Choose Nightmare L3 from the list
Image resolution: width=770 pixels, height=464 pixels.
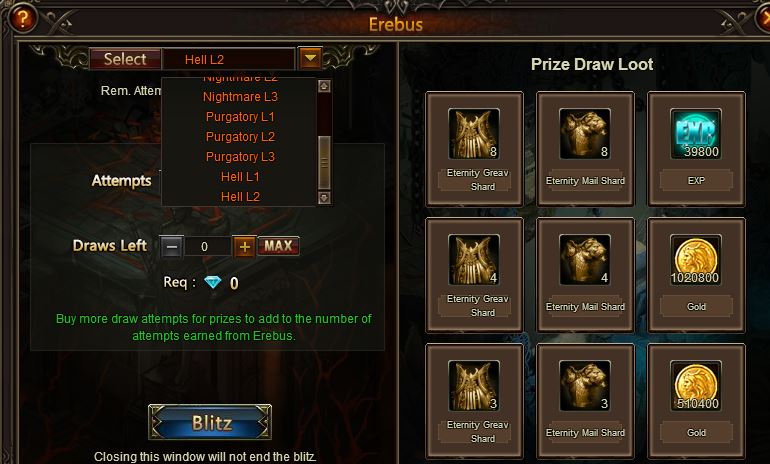click(x=239, y=97)
